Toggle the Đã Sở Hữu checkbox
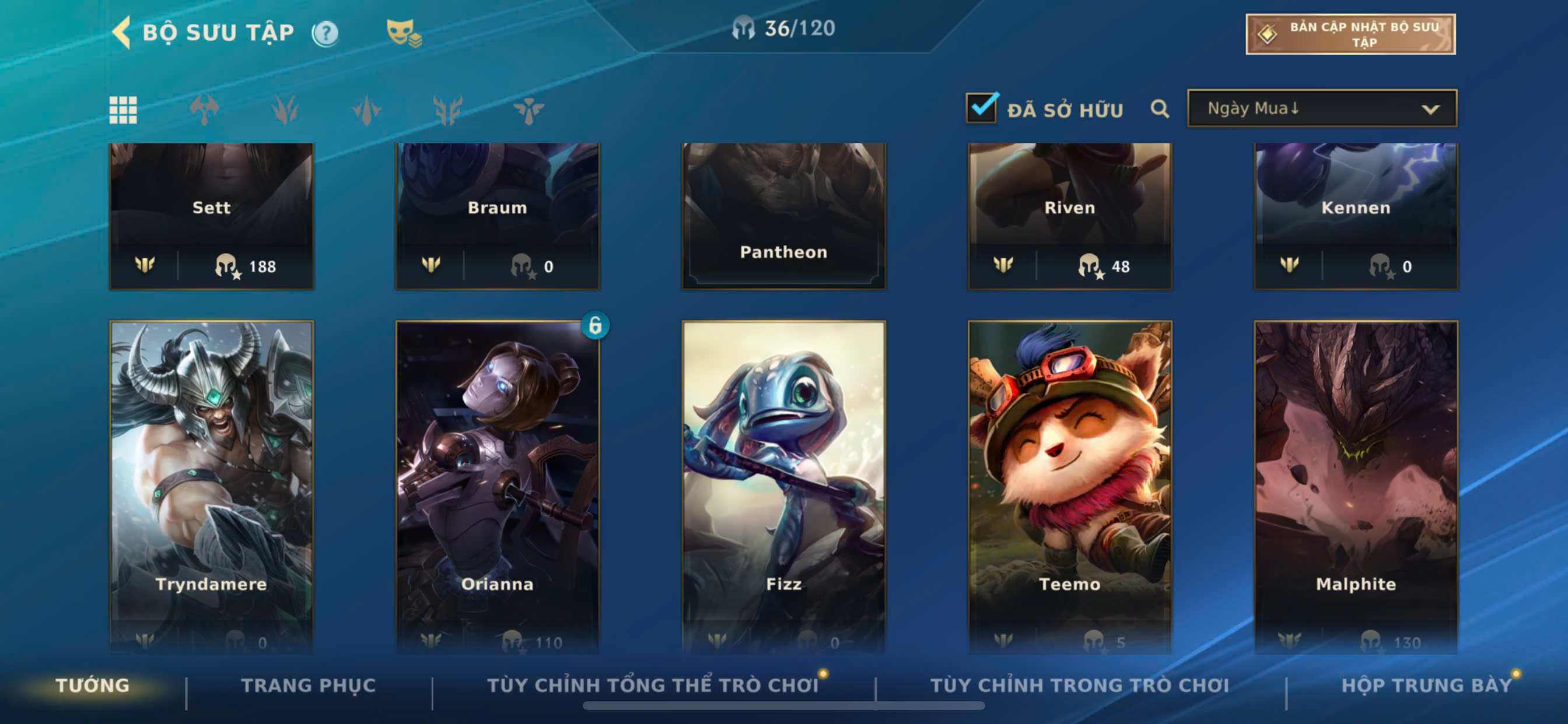 pos(981,108)
